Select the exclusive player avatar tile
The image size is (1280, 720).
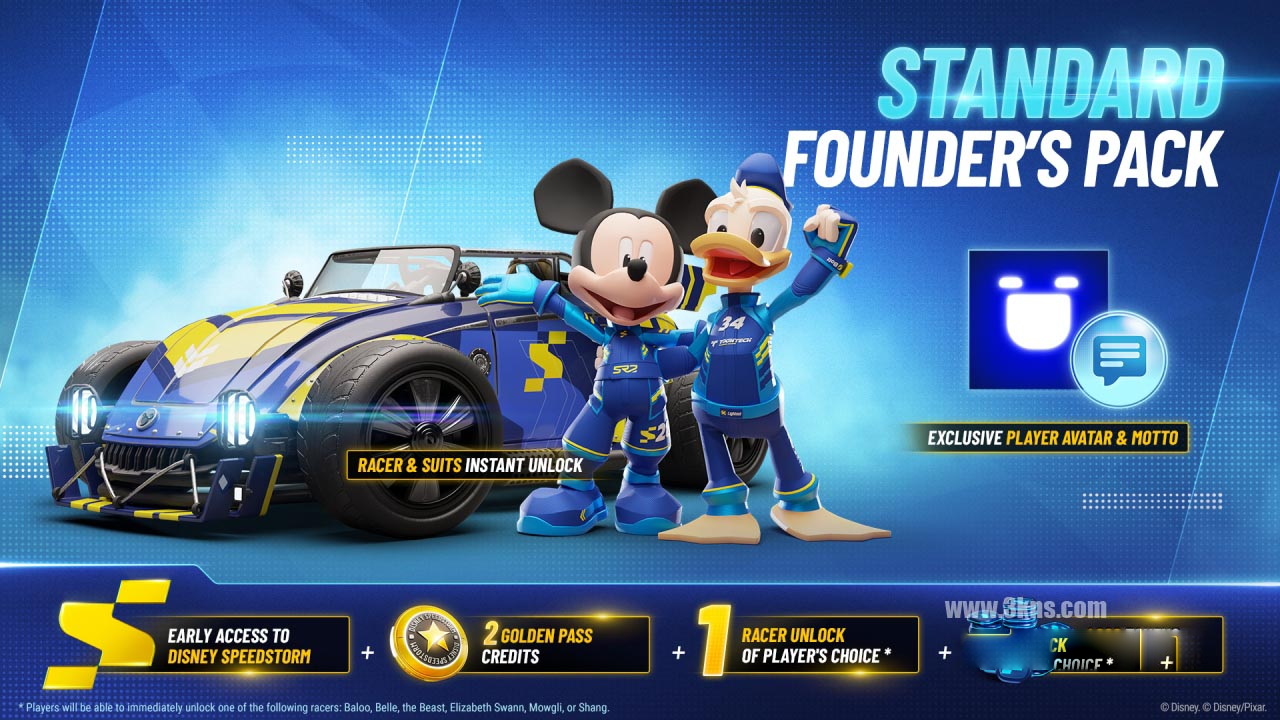coord(1037,319)
